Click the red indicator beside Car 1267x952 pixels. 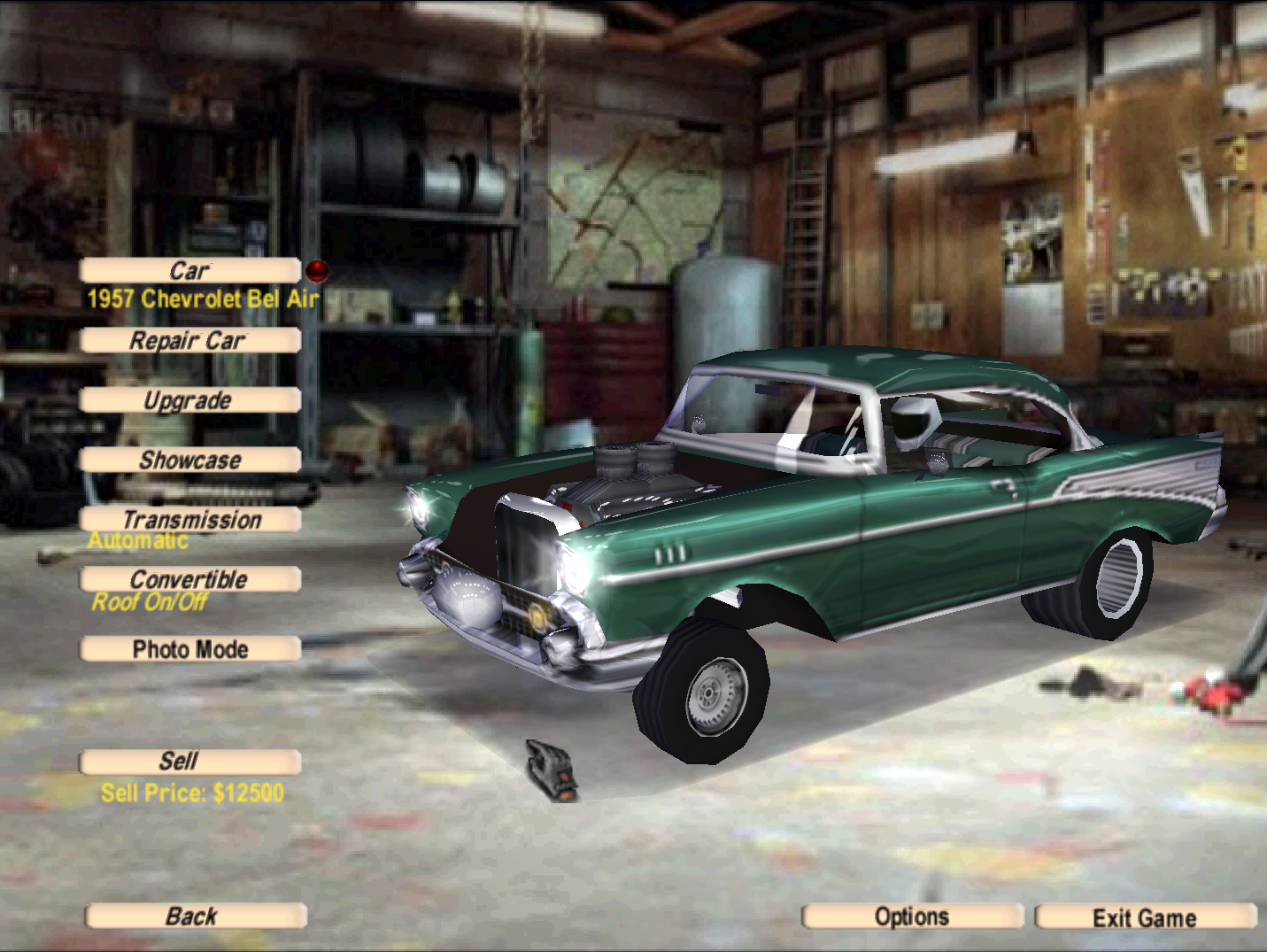point(317,270)
